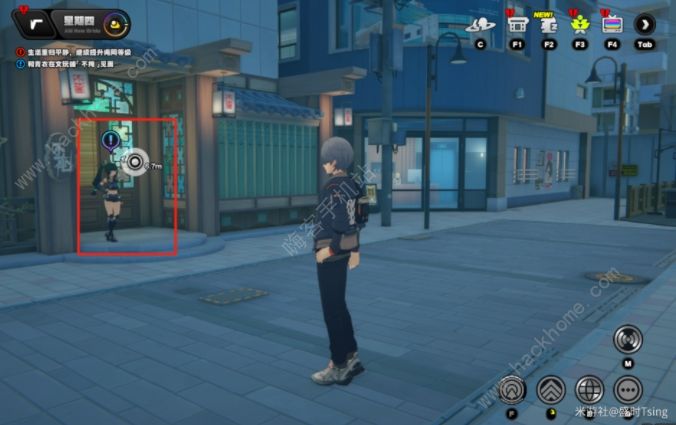Image resolution: width=676 pixels, height=425 pixels.
Task: Activate the double chevron sprint button
Action: coord(551,389)
